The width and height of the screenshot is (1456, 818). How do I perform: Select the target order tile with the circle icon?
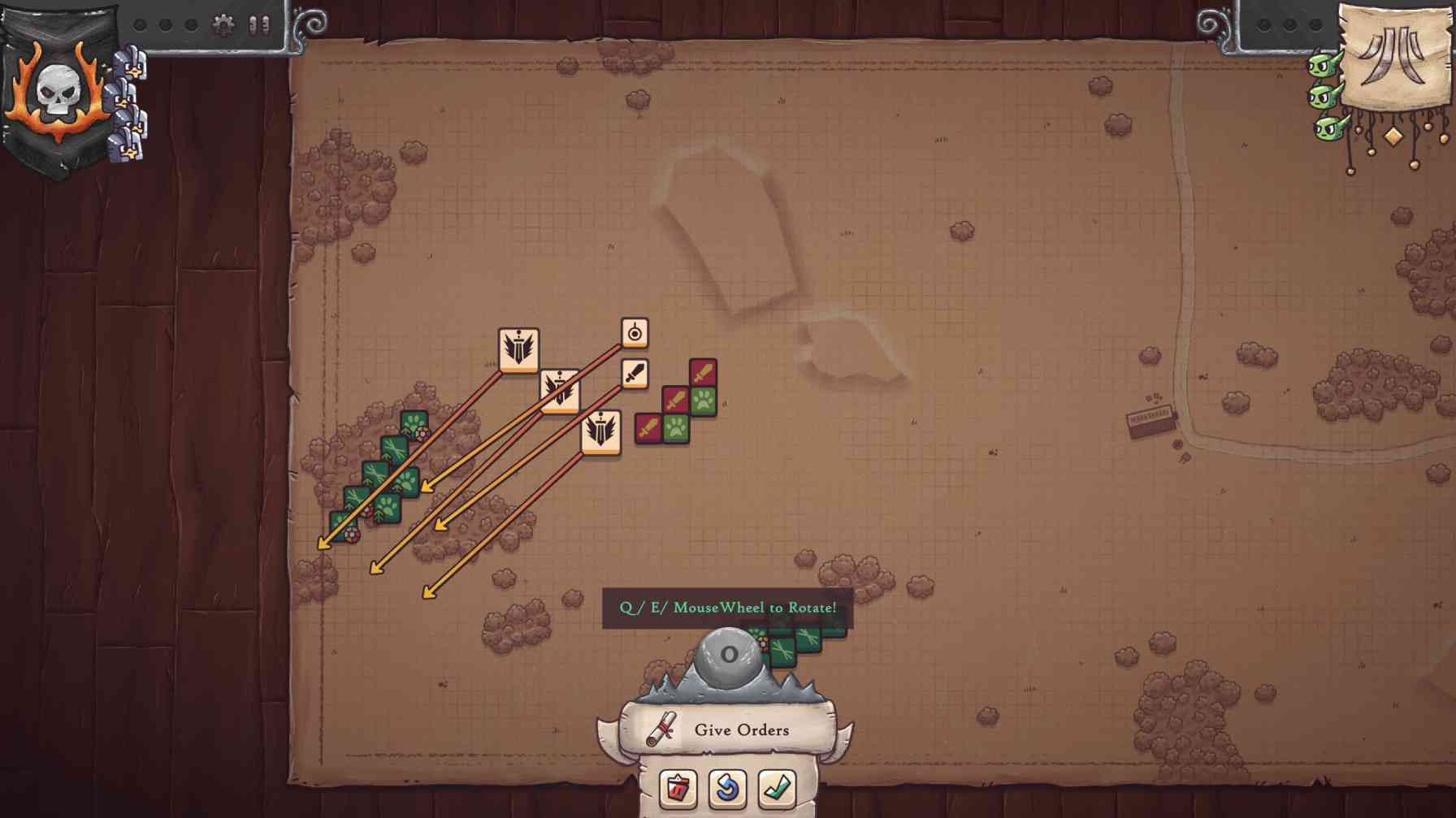(635, 333)
